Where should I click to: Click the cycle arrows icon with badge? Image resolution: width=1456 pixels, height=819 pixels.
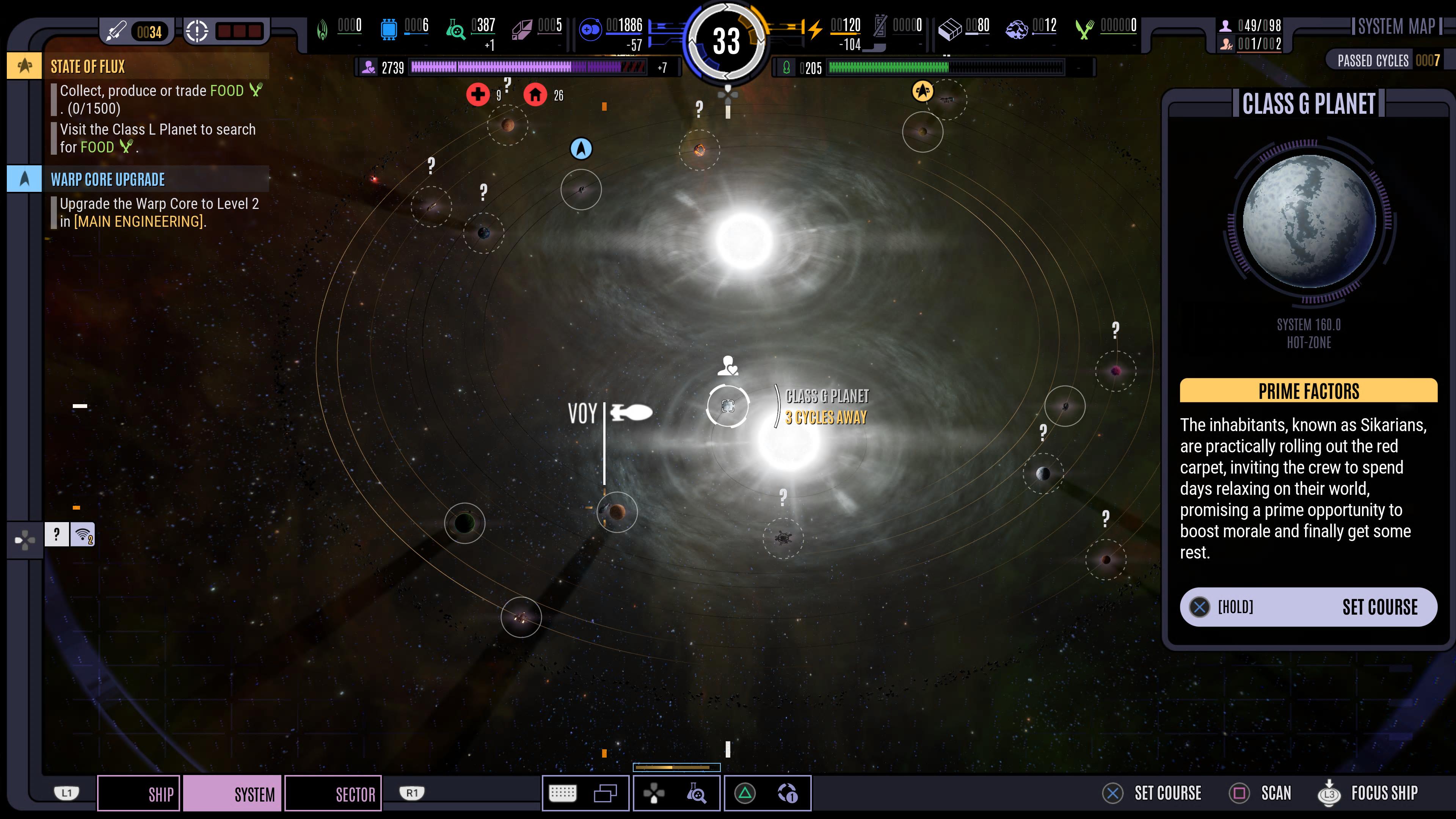(x=788, y=794)
